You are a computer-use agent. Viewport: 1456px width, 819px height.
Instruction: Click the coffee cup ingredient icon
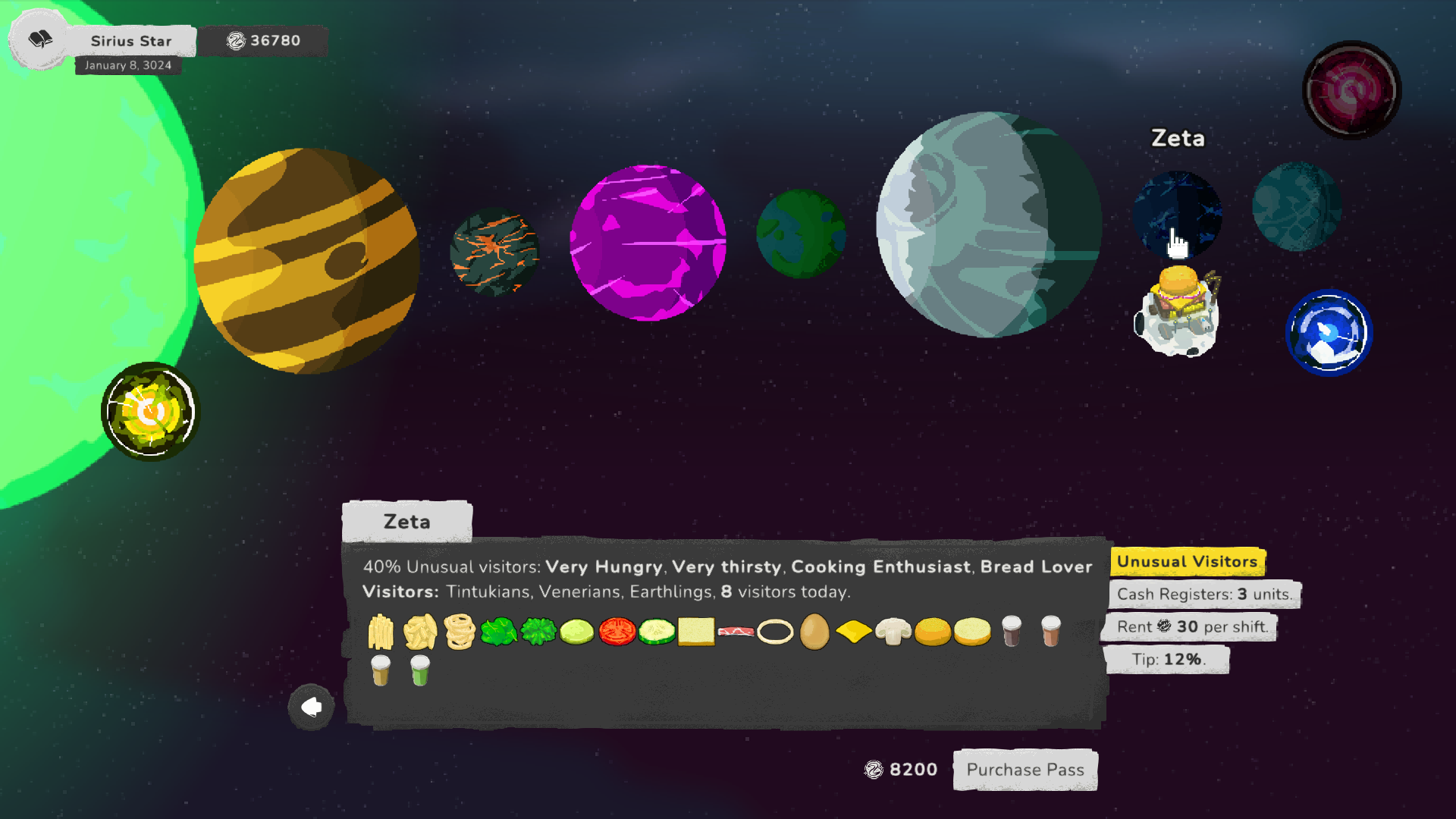tap(1011, 631)
